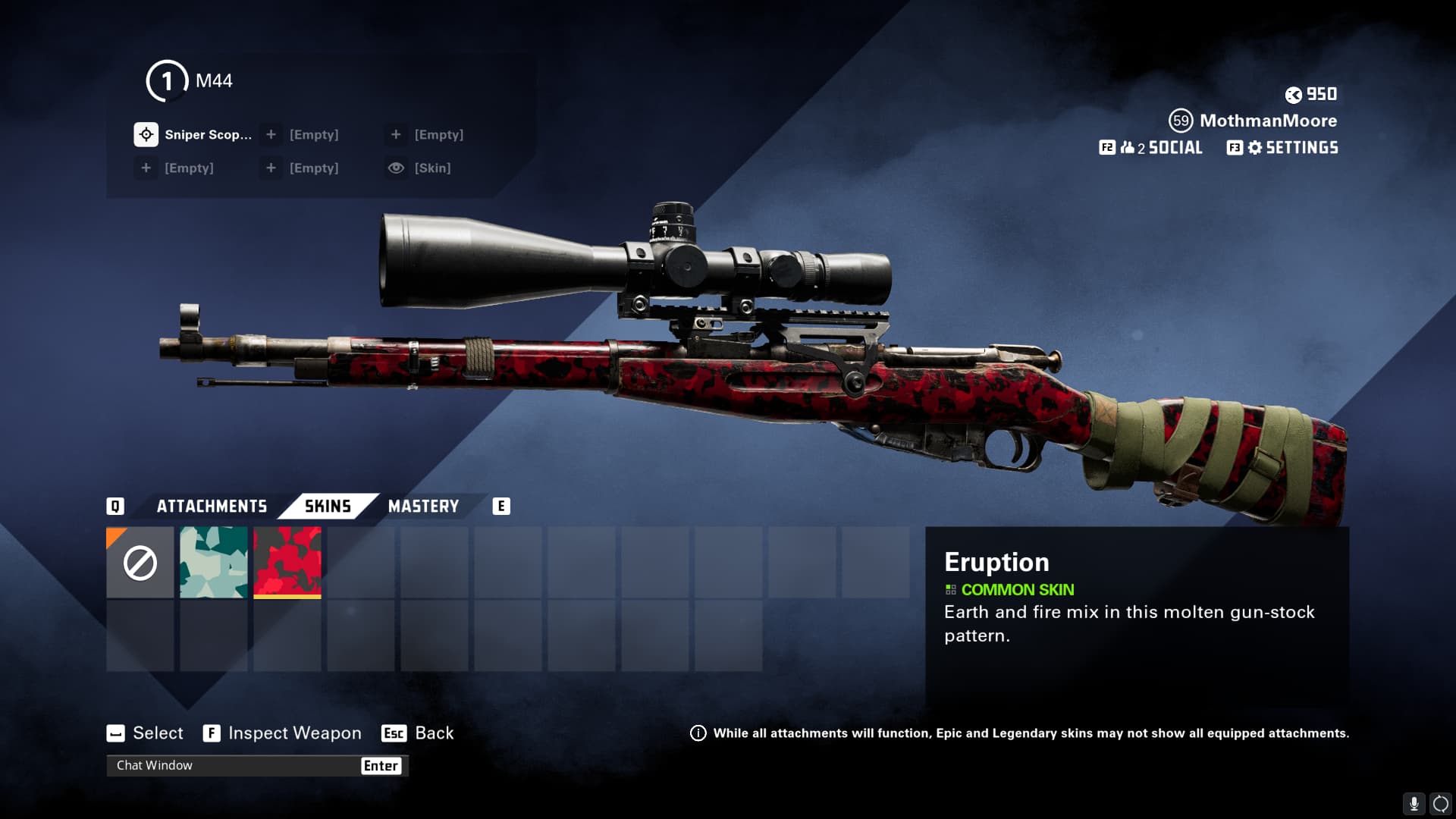The image size is (1456, 819).
Task: Click the Skin slot with eye icon
Action: (x=420, y=168)
